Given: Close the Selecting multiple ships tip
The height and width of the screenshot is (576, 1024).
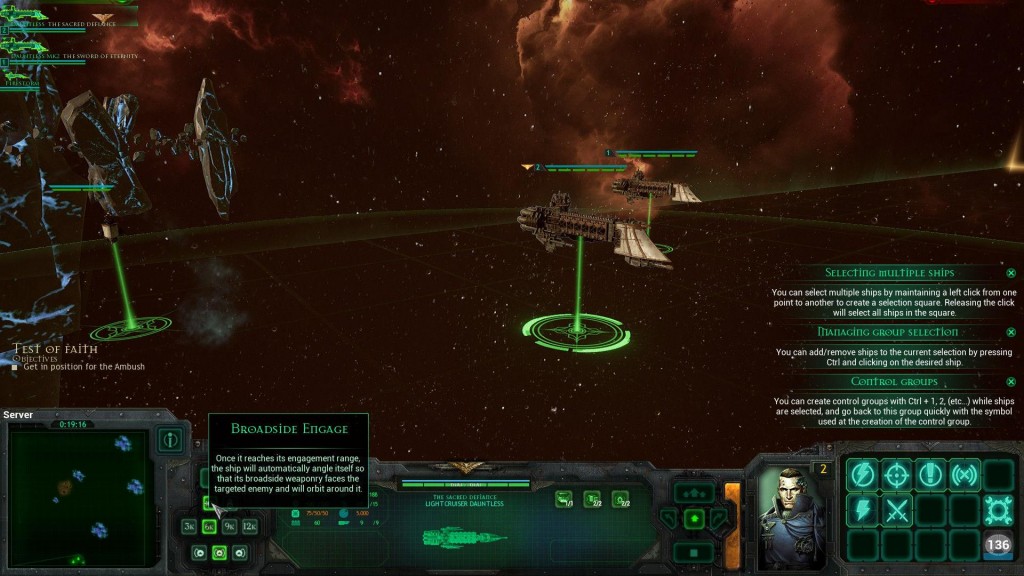Looking at the screenshot, I should coord(1011,273).
